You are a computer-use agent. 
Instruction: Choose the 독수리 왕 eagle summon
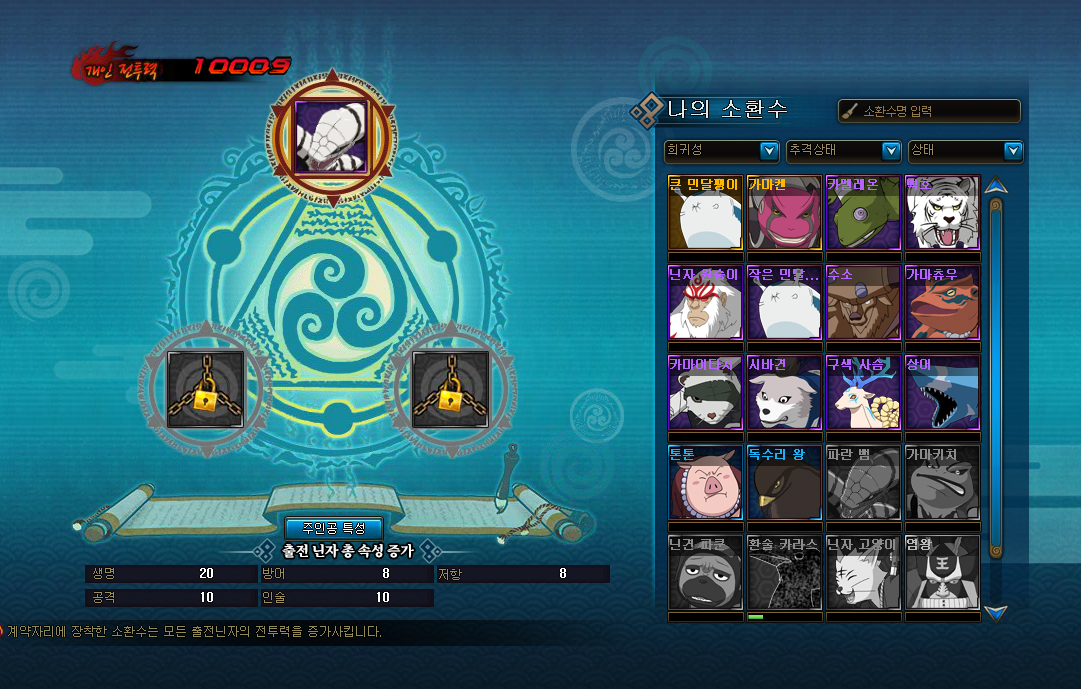(784, 482)
